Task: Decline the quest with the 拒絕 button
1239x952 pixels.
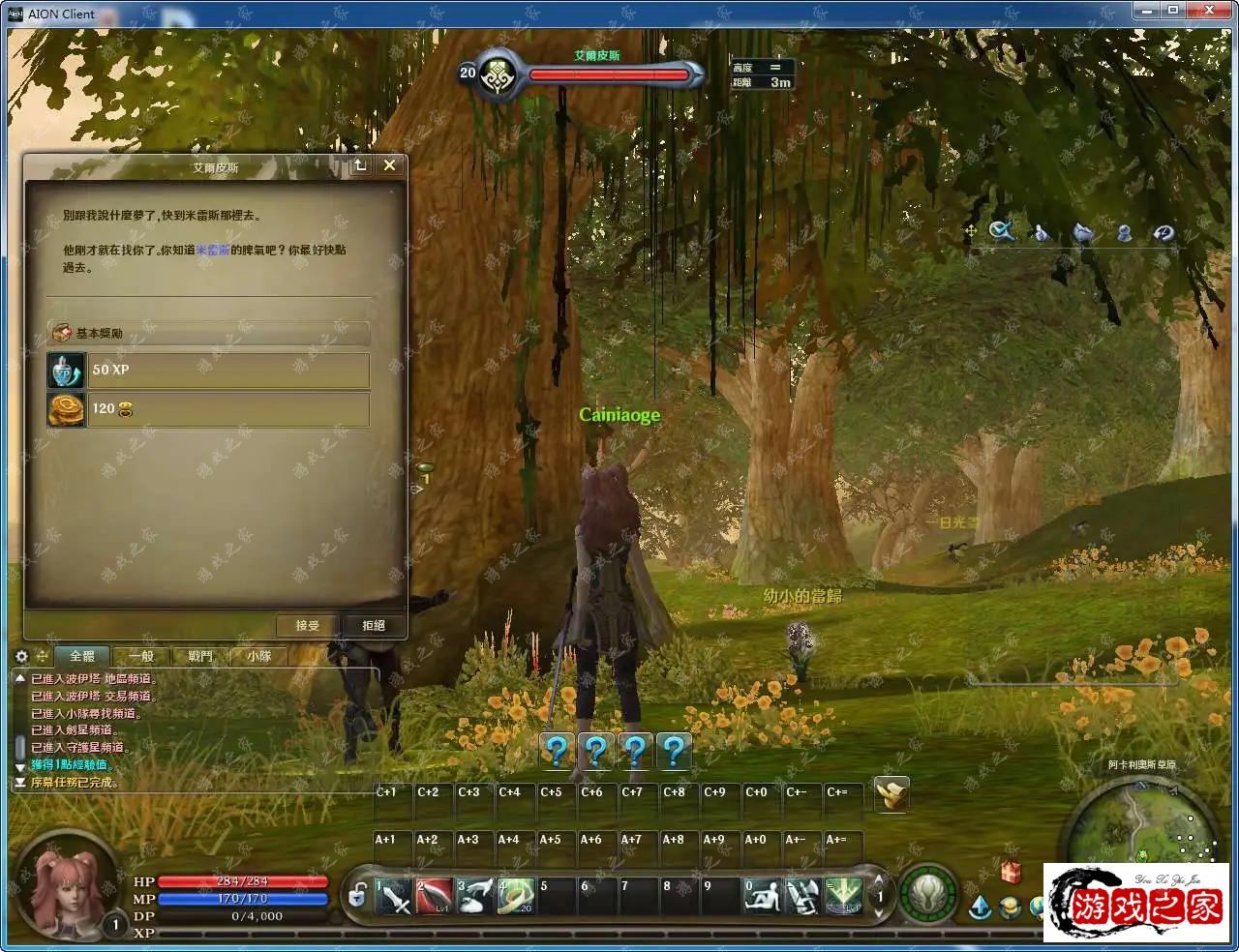Action: click(374, 625)
